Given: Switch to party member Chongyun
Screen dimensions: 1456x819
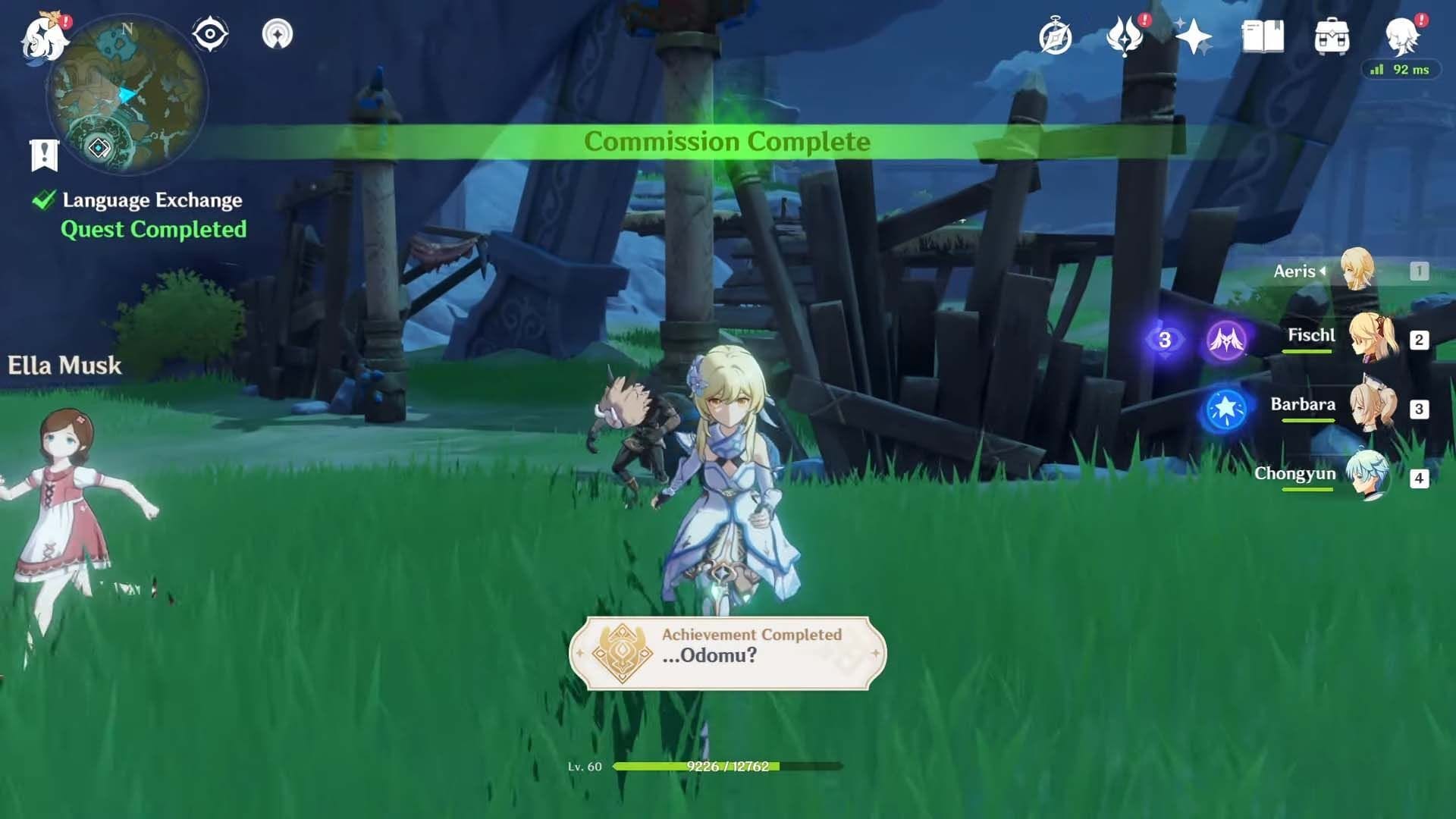Looking at the screenshot, I should pyautogui.click(x=1368, y=475).
